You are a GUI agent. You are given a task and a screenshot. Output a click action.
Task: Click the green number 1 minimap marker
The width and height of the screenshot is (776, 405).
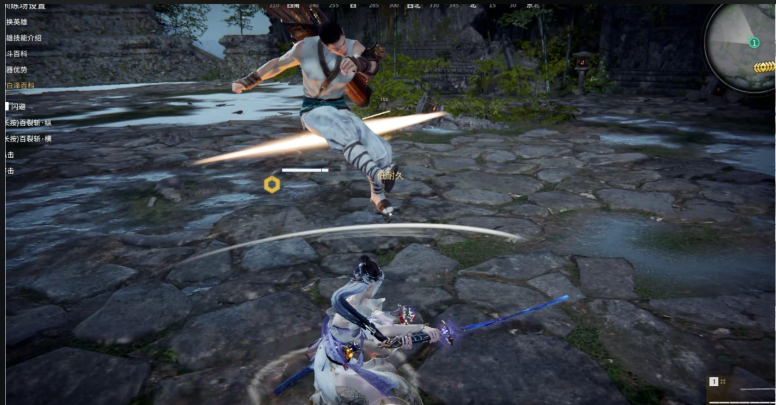pyautogui.click(x=755, y=41)
